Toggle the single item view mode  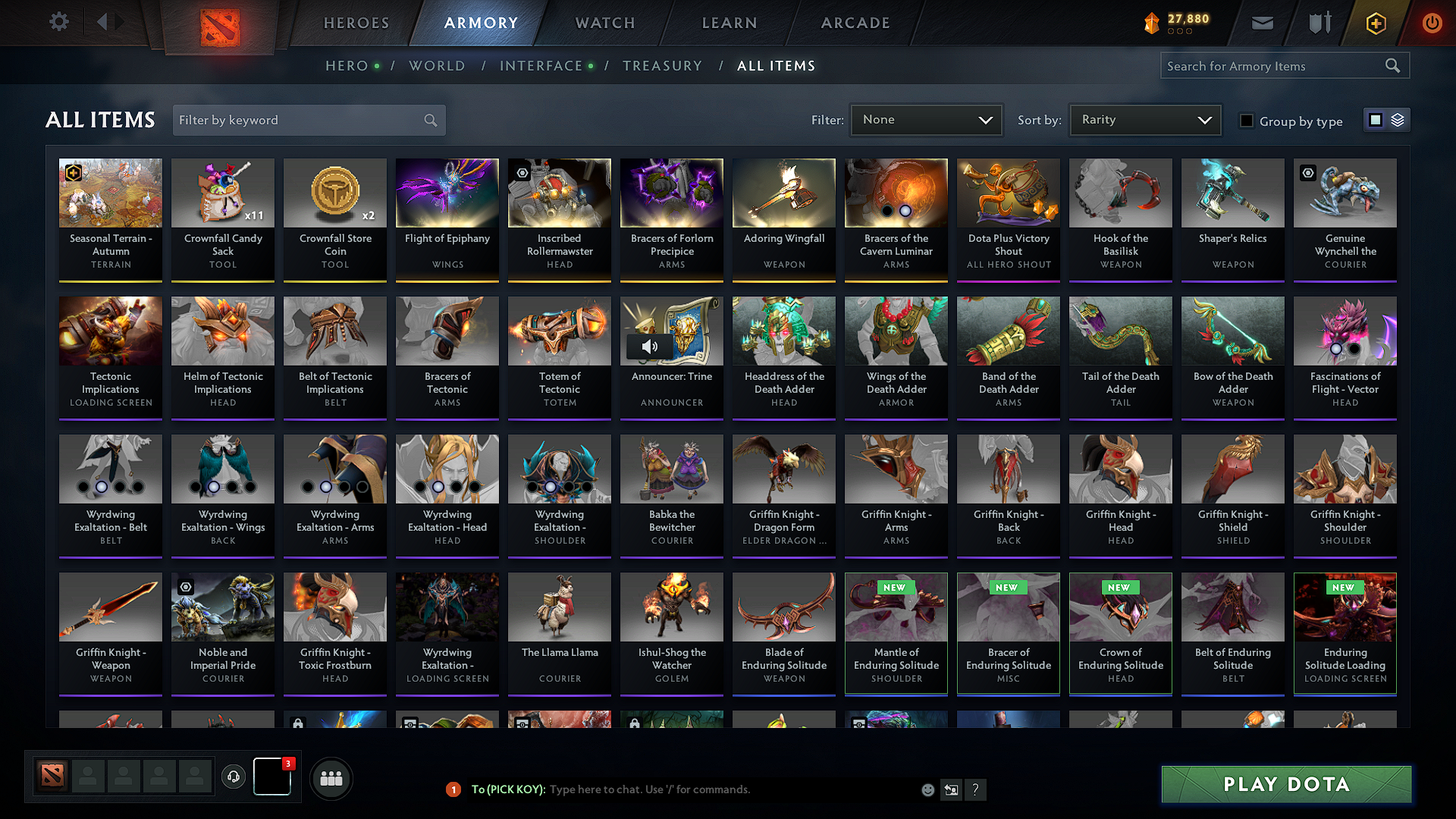pyautogui.click(x=1376, y=120)
